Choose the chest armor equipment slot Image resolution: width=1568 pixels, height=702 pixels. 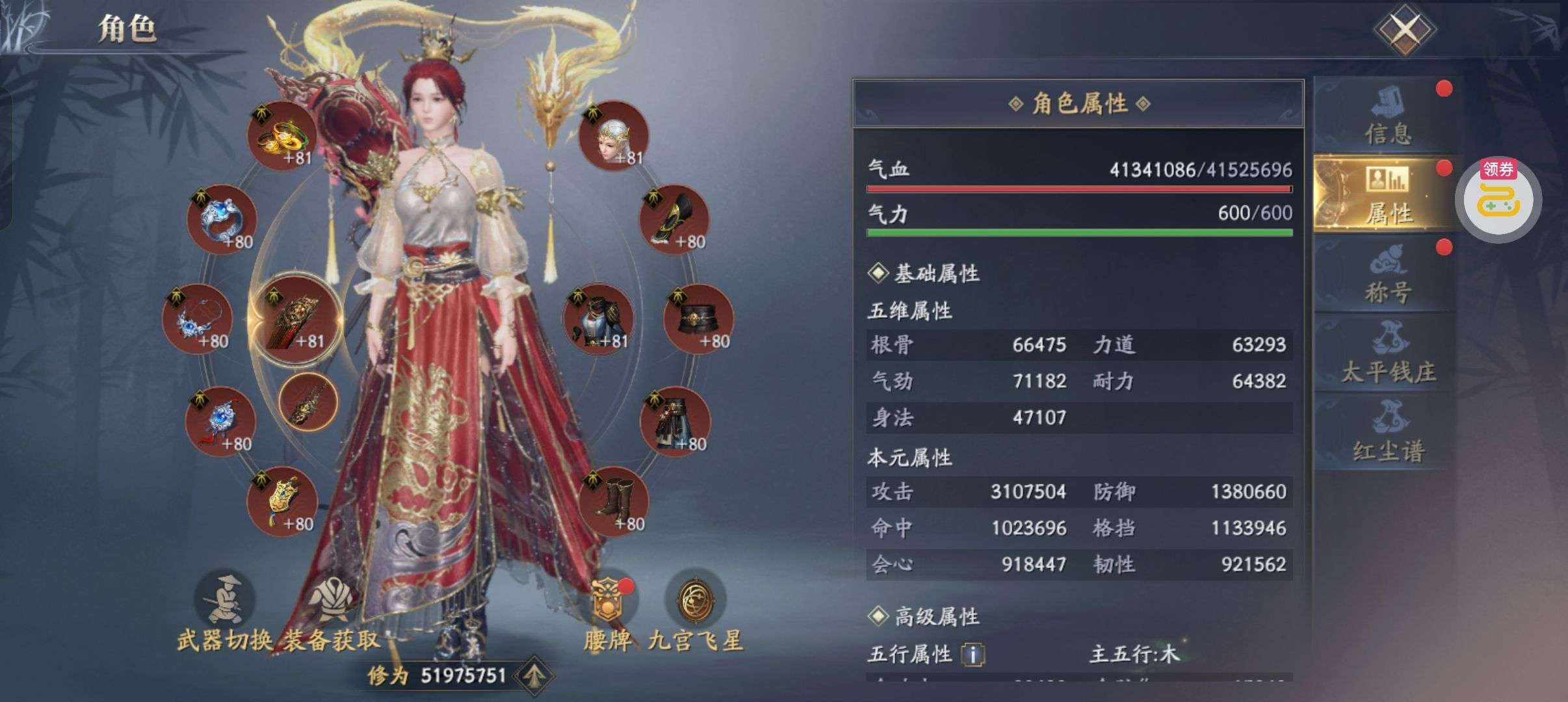click(597, 318)
